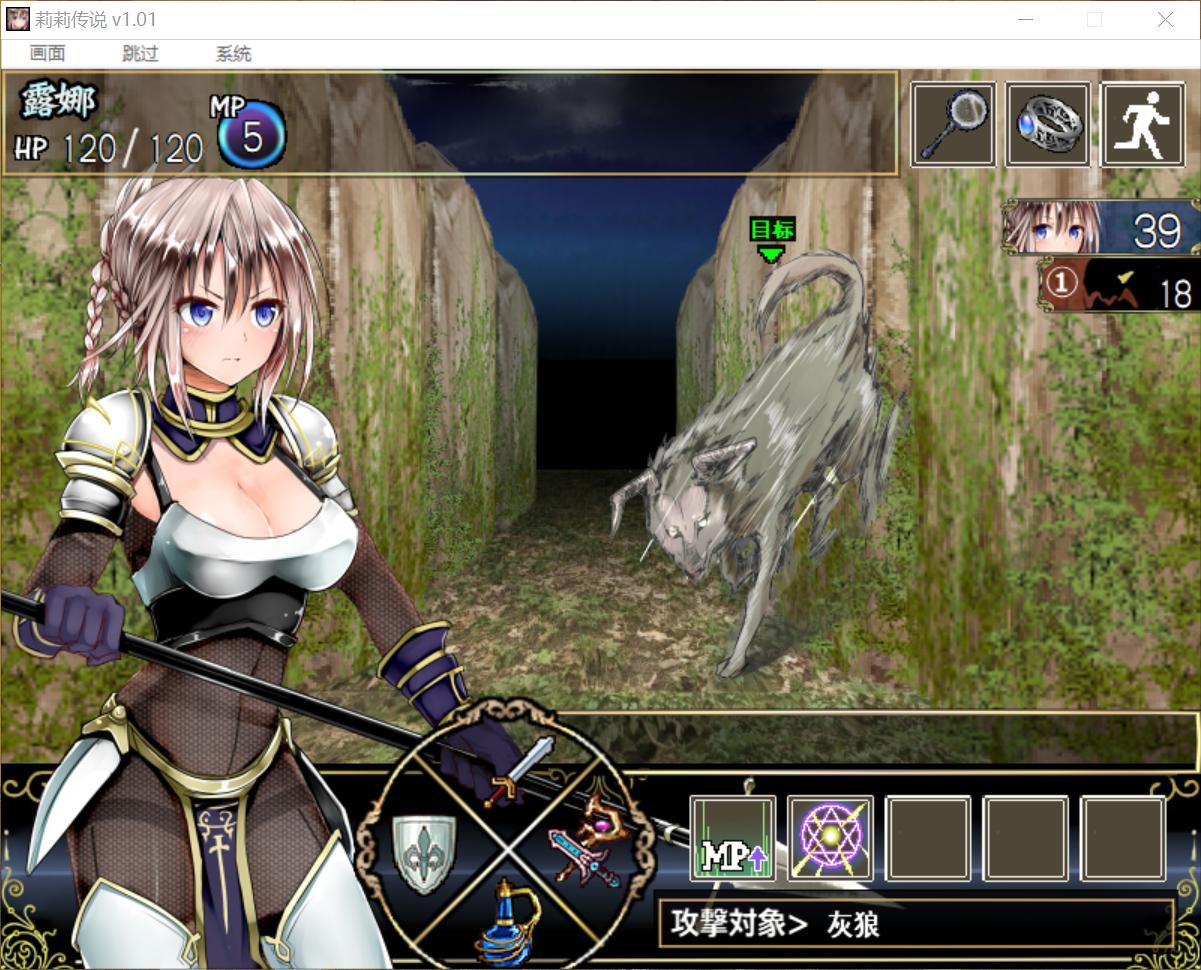Open the ring equipment button
The image size is (1201, 970).
(x=1047, y=125)
